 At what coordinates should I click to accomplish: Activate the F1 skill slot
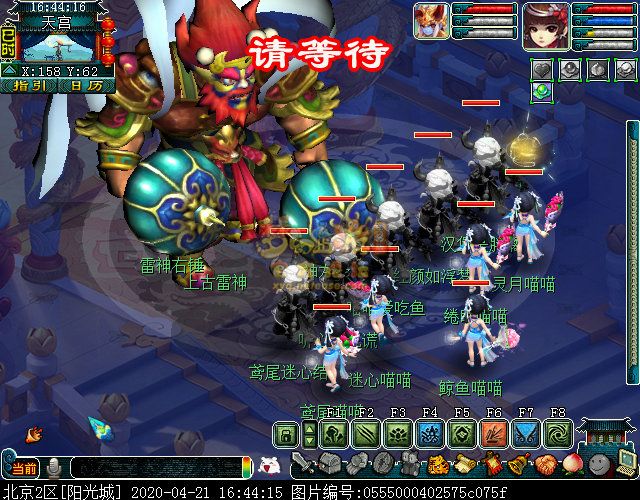click(x=334, y=434)
